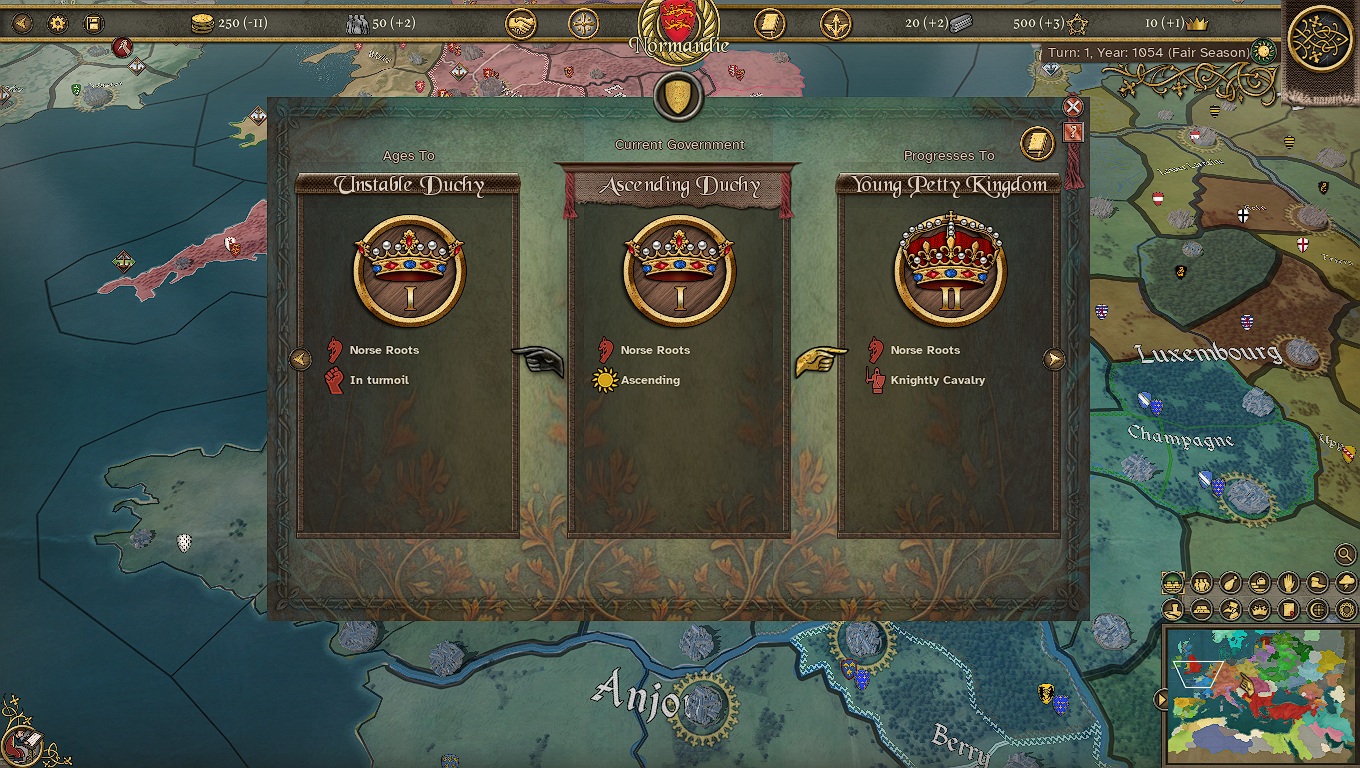Open the handshake diplomacy button
Screen dimensions: 1360x768
[x=520, y=23]
